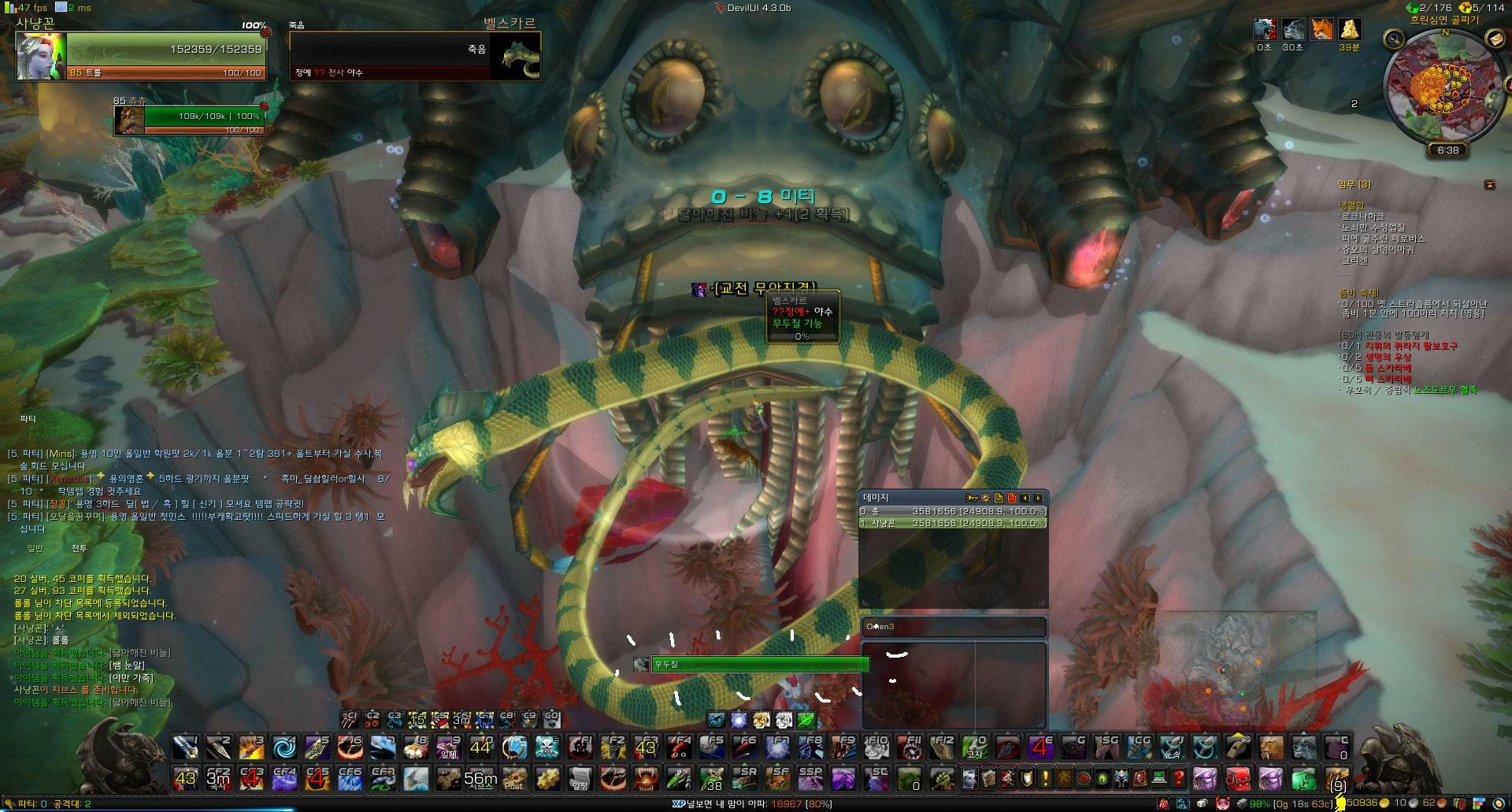The image size is (1512, 812).
Task: Open the red backpack bag slot
Action: (x=1238, y=779)
